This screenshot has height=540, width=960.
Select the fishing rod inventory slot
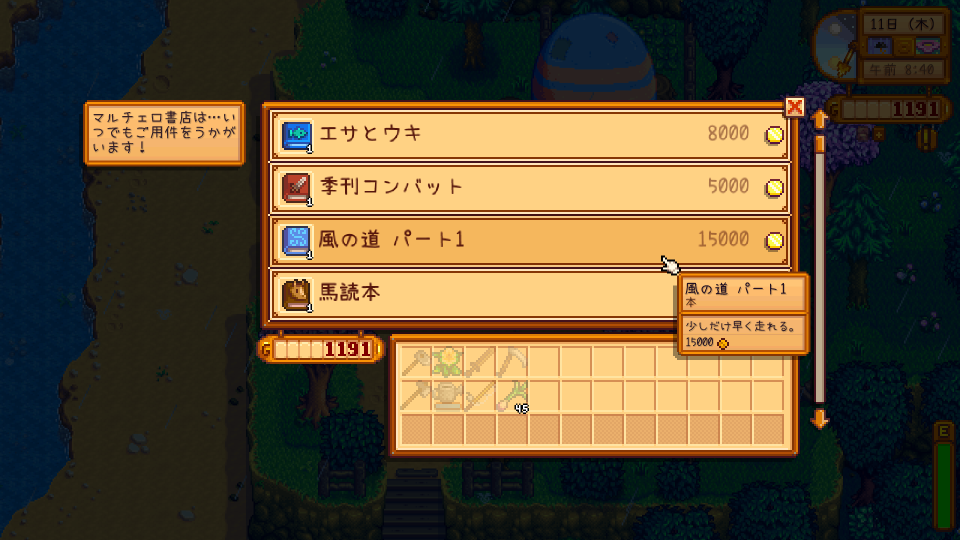click(480, 395)
